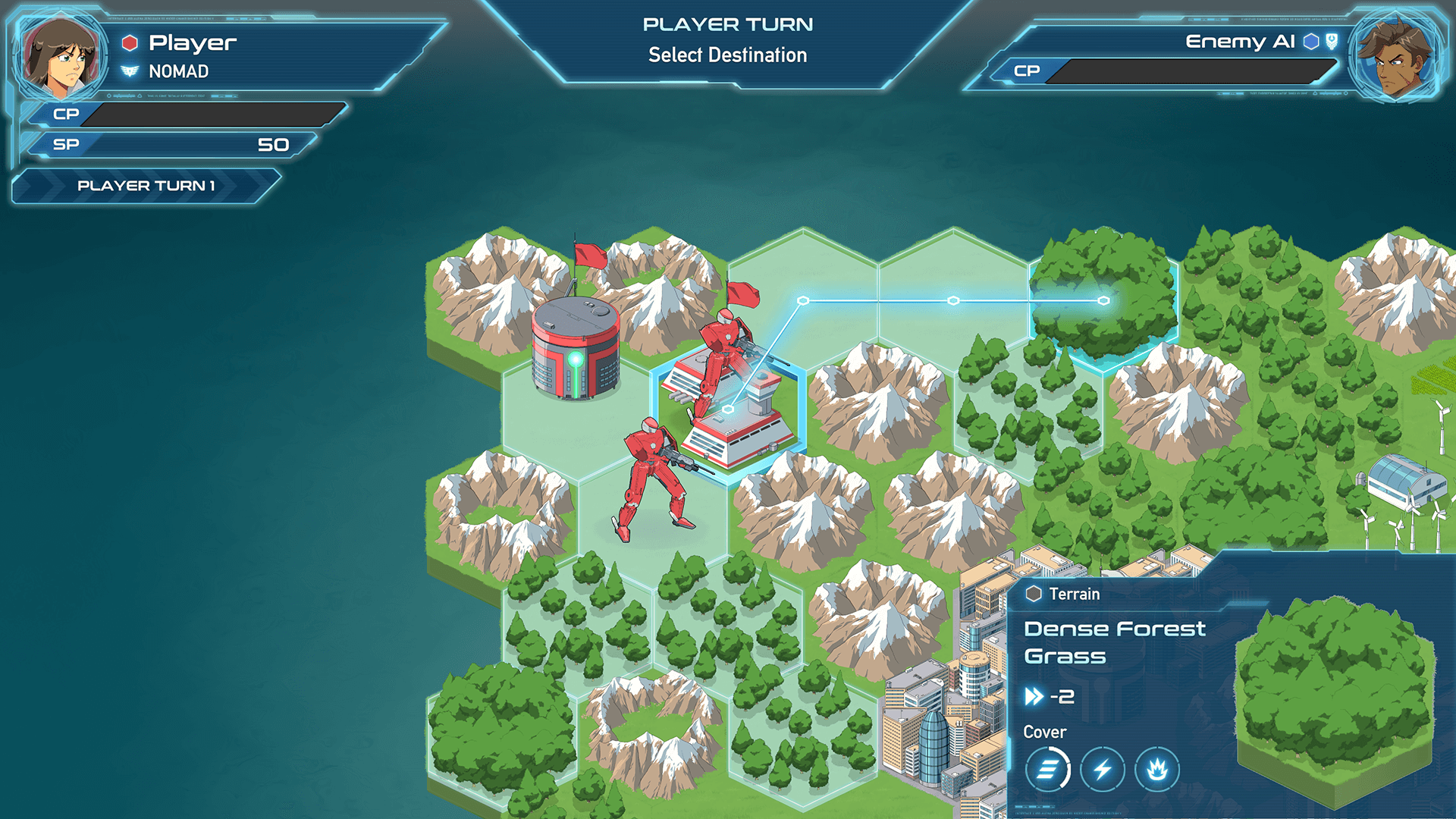Select the Player commander portrait
Viewport: 1456px width, 819px height.
pos(62,56)
